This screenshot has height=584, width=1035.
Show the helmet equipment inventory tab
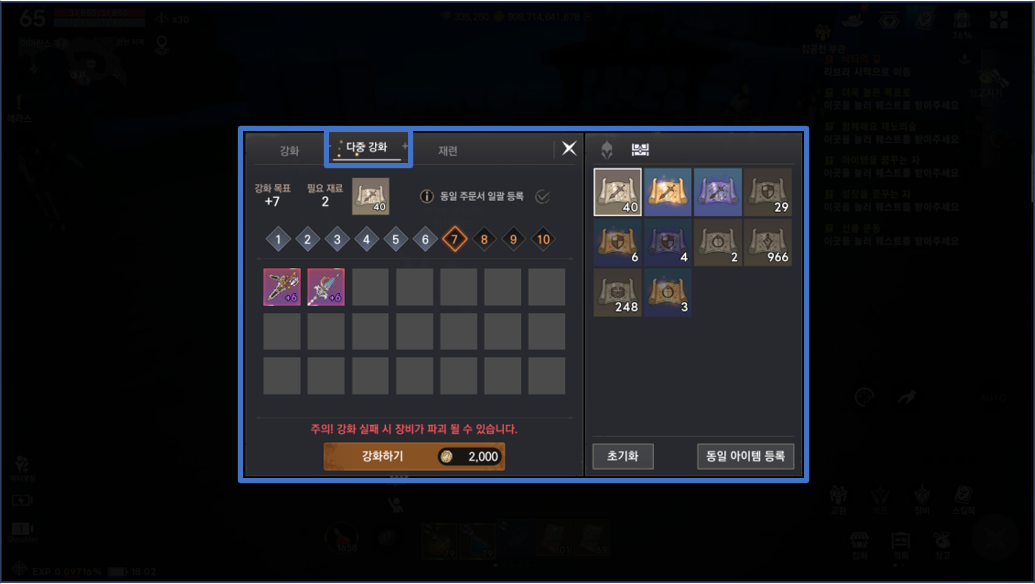(606, 150)
